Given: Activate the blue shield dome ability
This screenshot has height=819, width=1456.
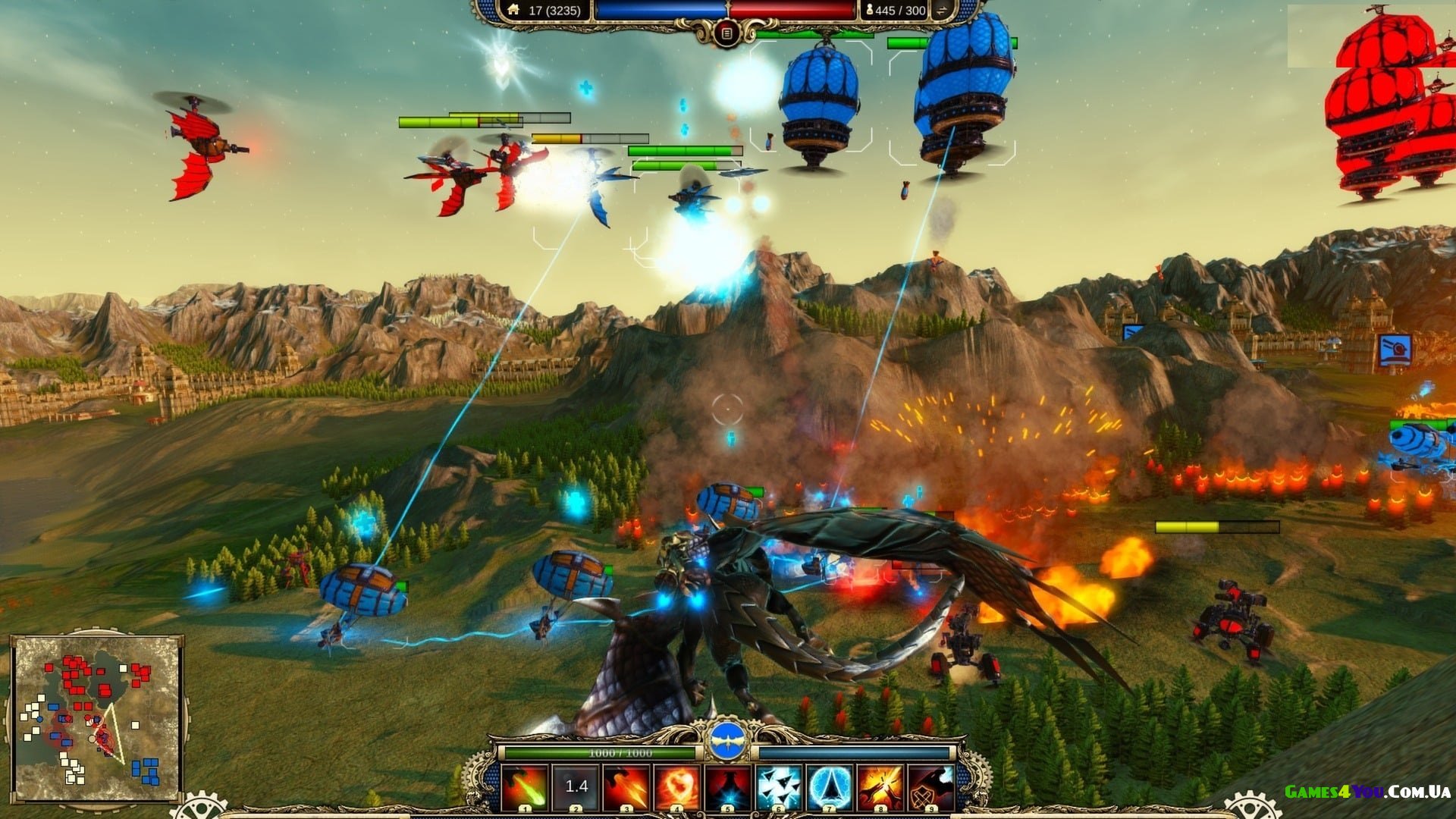Looking at the screenshot, I should [x=830, y=787].
